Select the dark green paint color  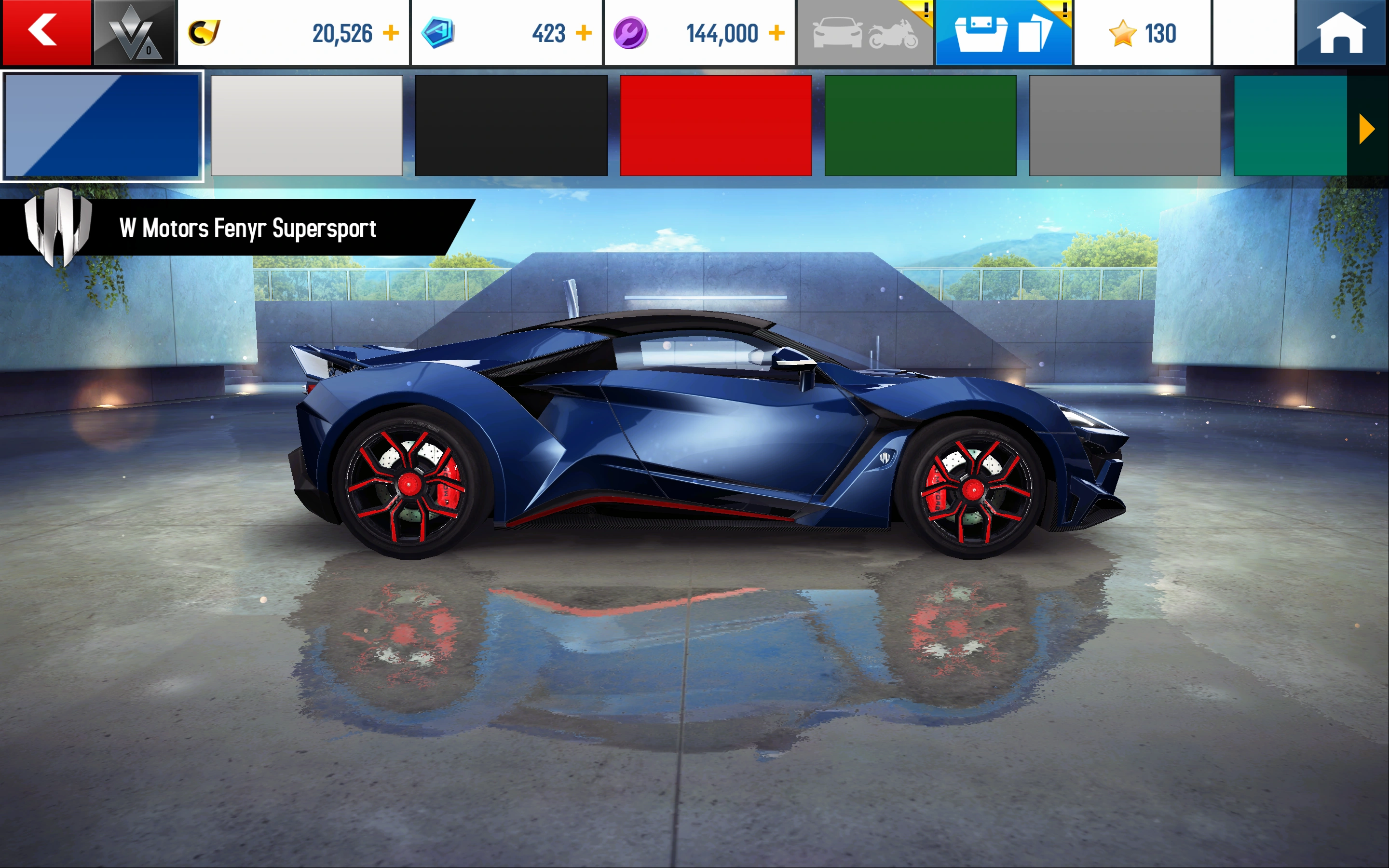pos(920,127)
